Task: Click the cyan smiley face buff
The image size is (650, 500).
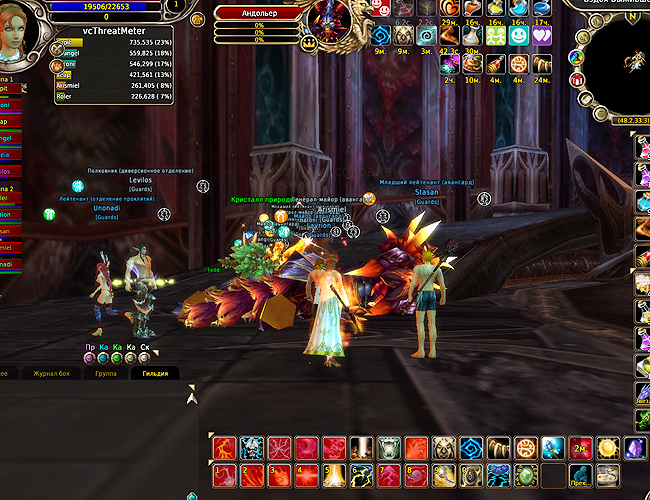Action: coord(518,36)
